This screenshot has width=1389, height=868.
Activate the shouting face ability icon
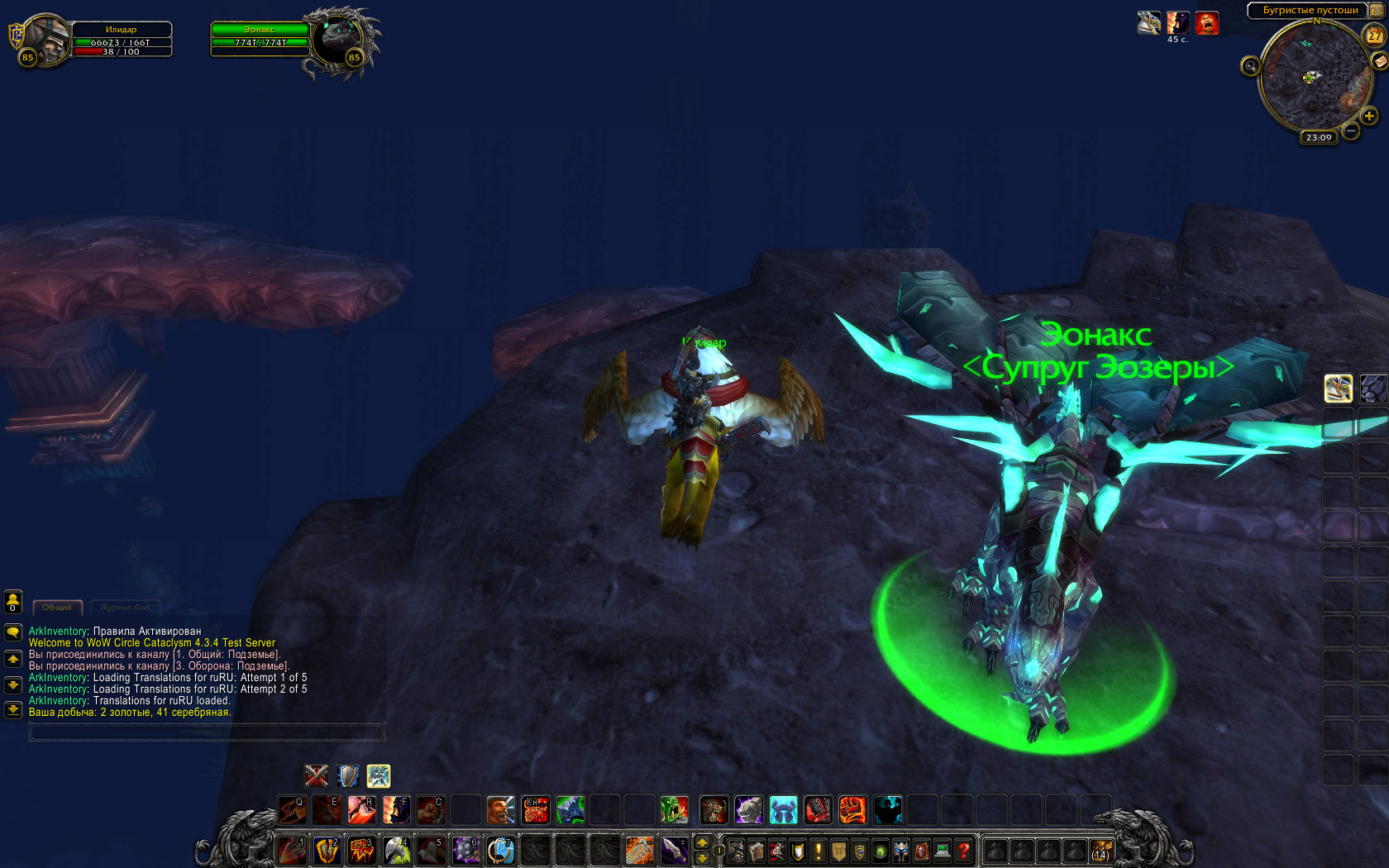point(500,810)
